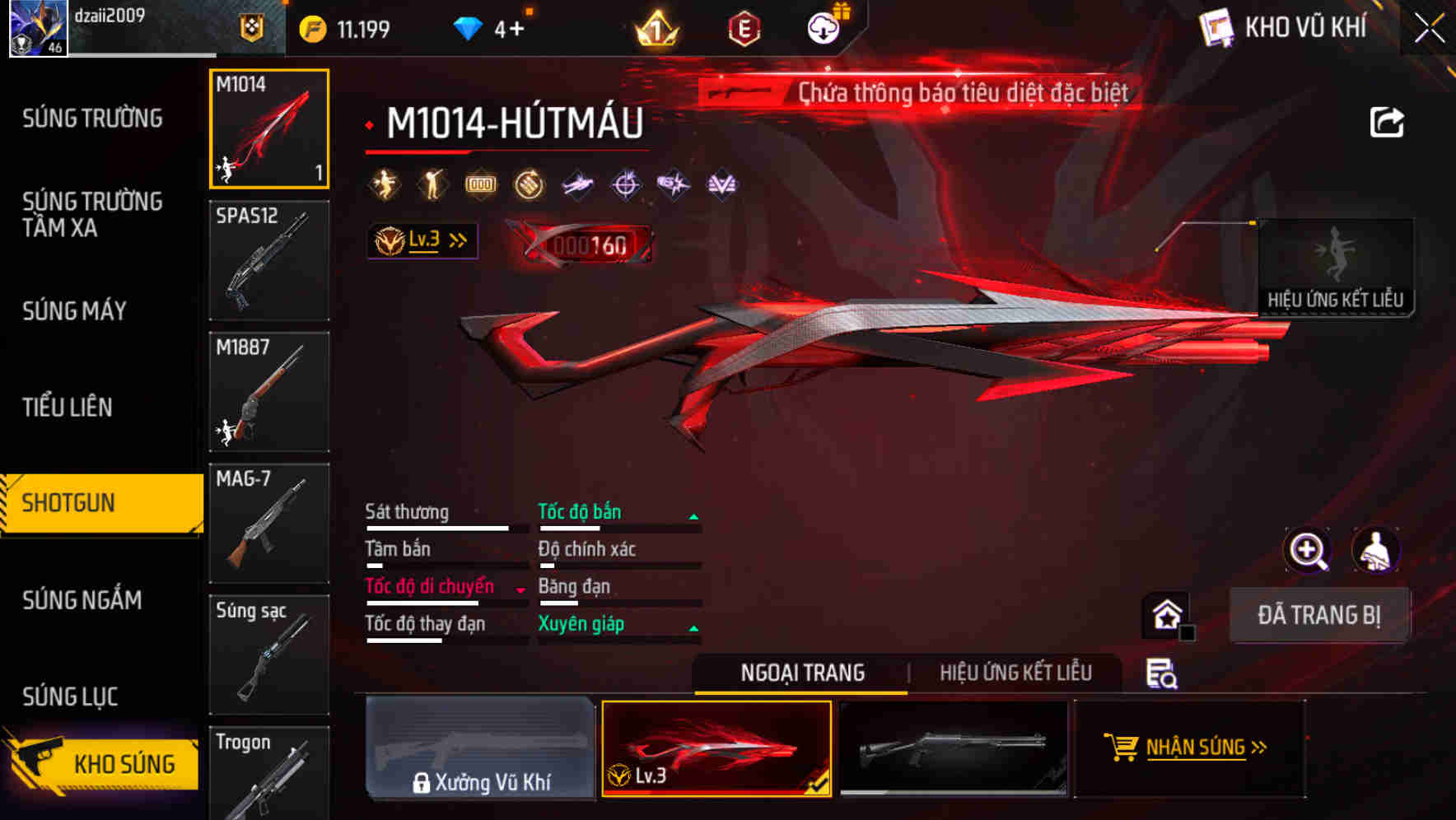The image size is (1456, 820).
Task: Open the red E elite pass icon
Action: click(x=744, y=27)
